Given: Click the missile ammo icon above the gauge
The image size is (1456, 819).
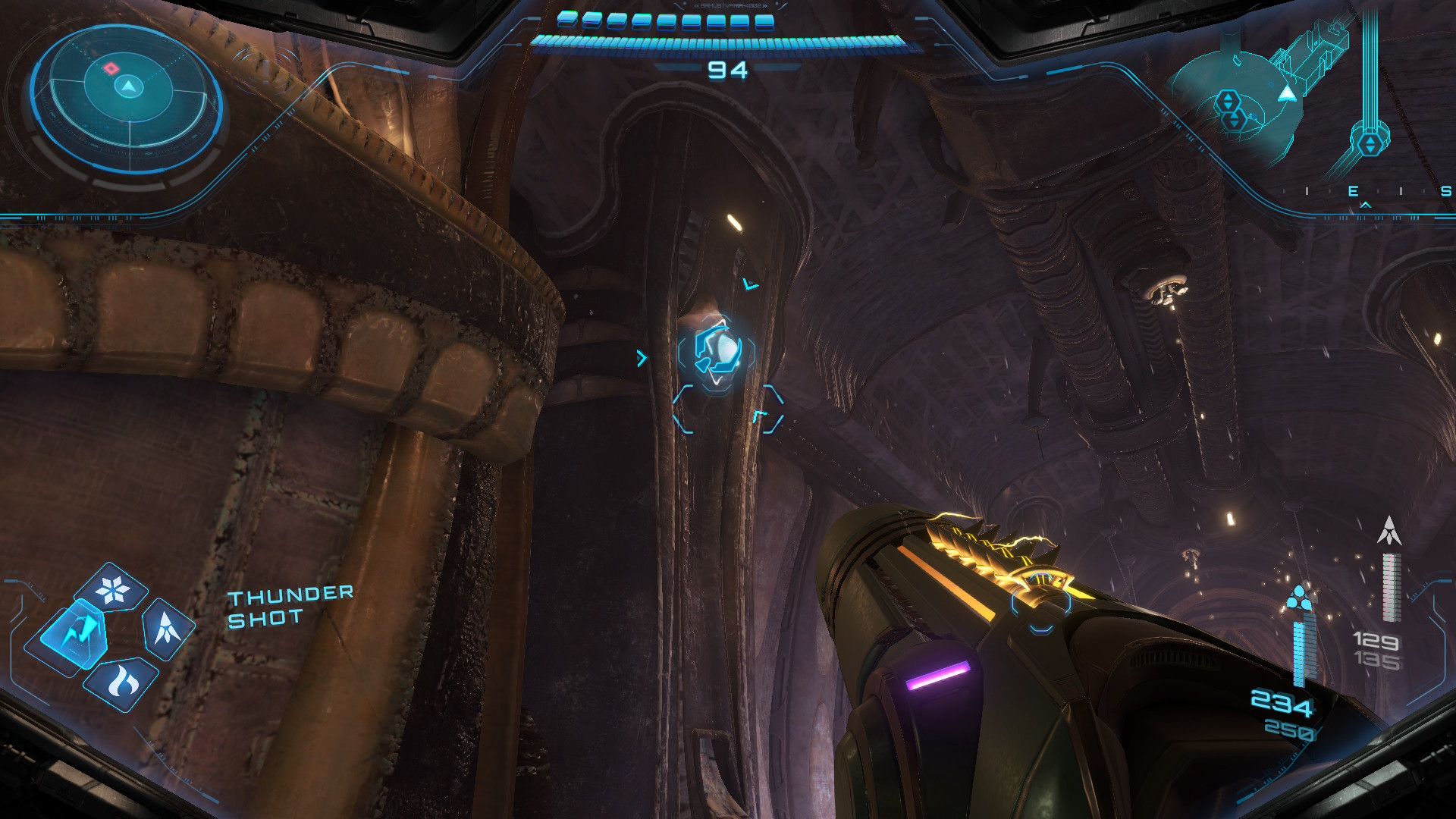Looking at the screenshot, I should (1389, 531).
